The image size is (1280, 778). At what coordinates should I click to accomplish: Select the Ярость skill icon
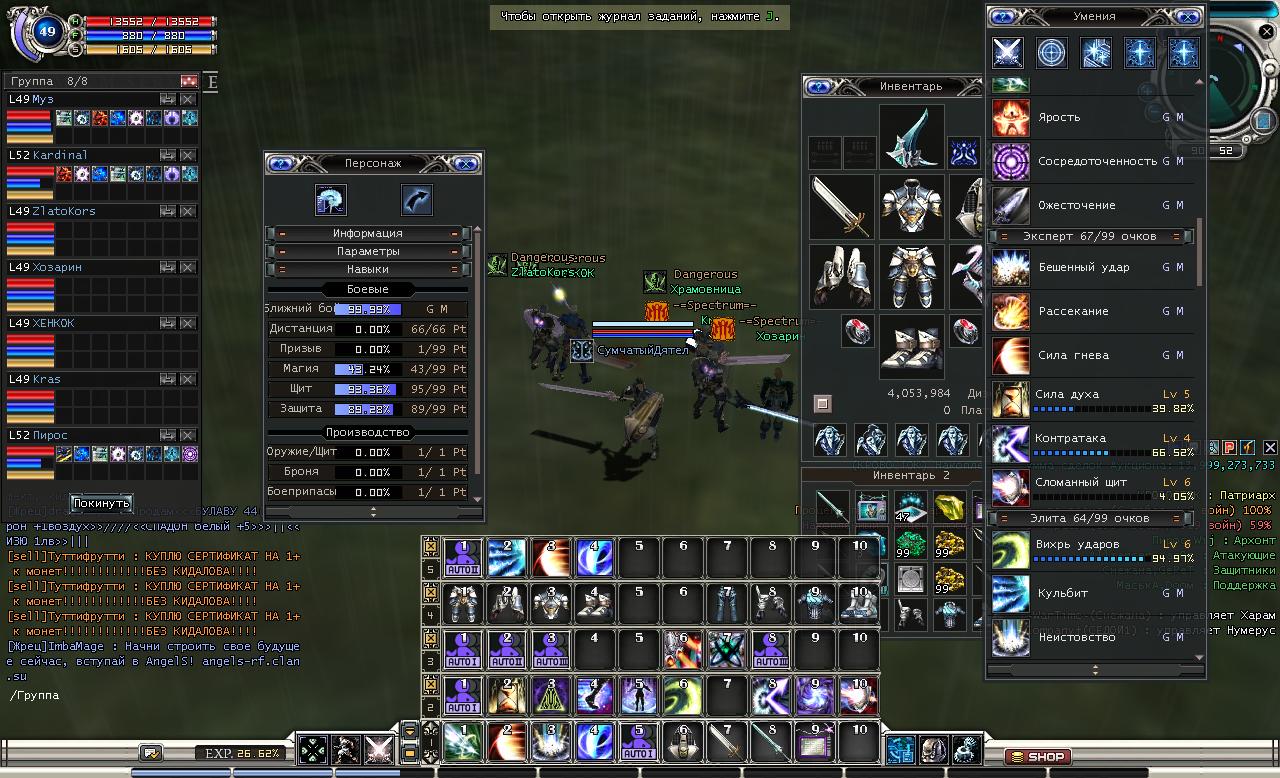coord(1010,118)
